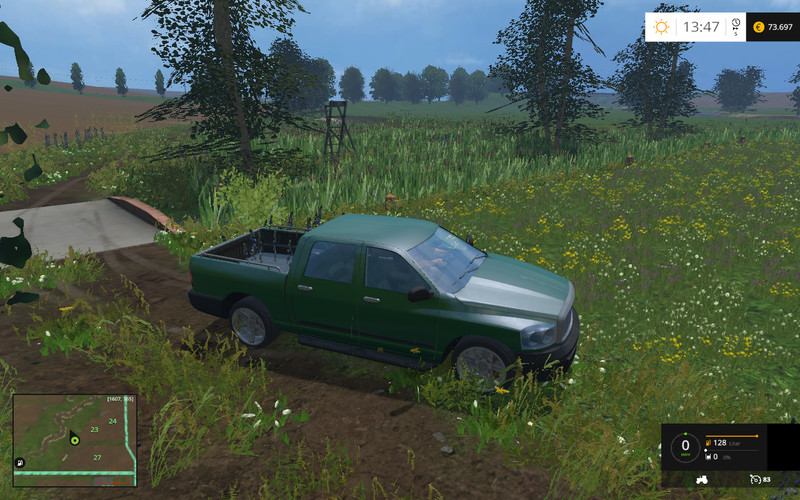Image resolution: width=800 pixels, height=500 pixels.
Task: Select field number 27 on the minimap
Action: [97, 457]
